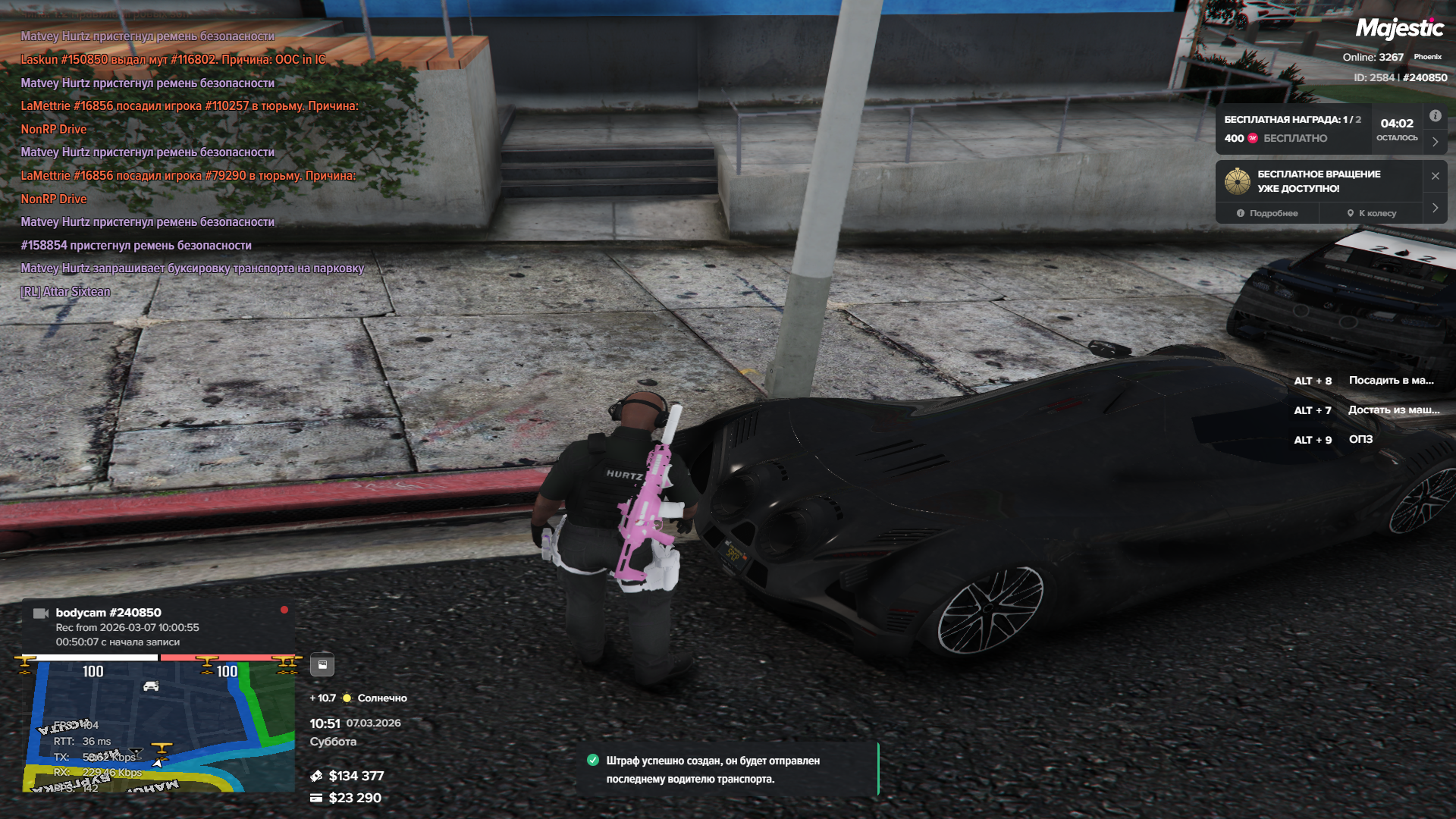Open the Подробнее details button
1456x819 pixels.
click(1267, 214)
